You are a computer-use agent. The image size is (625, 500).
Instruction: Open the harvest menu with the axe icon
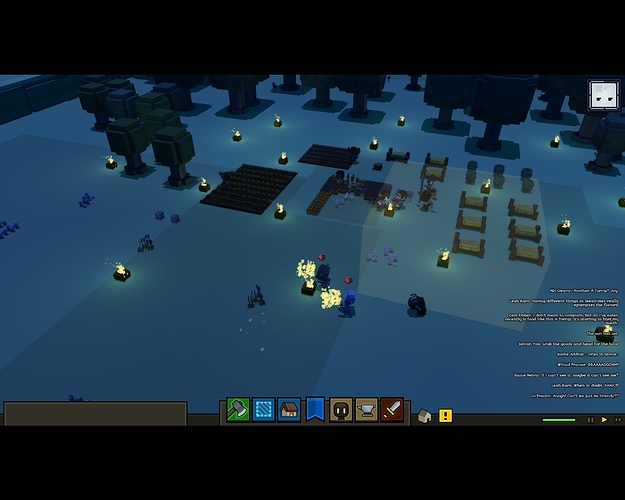point(237,410)
